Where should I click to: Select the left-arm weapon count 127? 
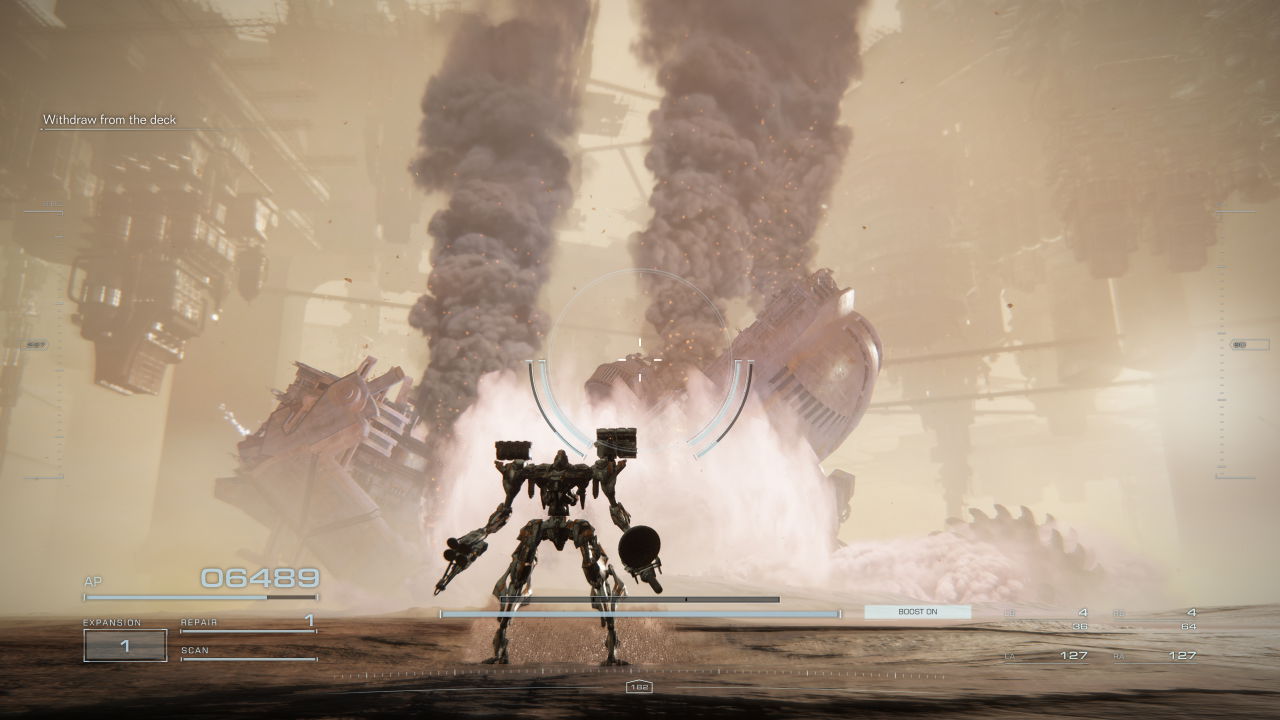(1076, 656)
